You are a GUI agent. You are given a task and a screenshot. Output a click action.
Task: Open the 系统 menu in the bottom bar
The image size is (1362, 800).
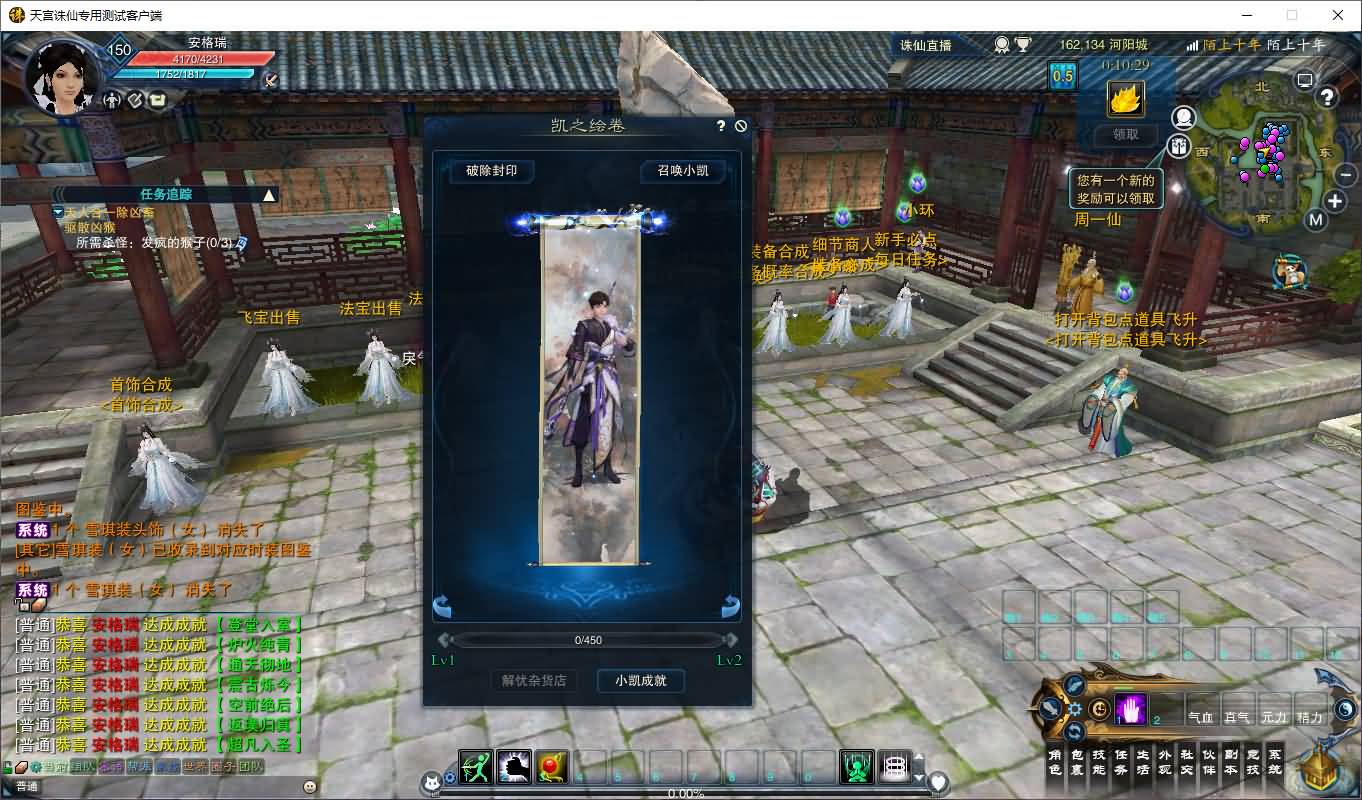tap(1274, 762)
